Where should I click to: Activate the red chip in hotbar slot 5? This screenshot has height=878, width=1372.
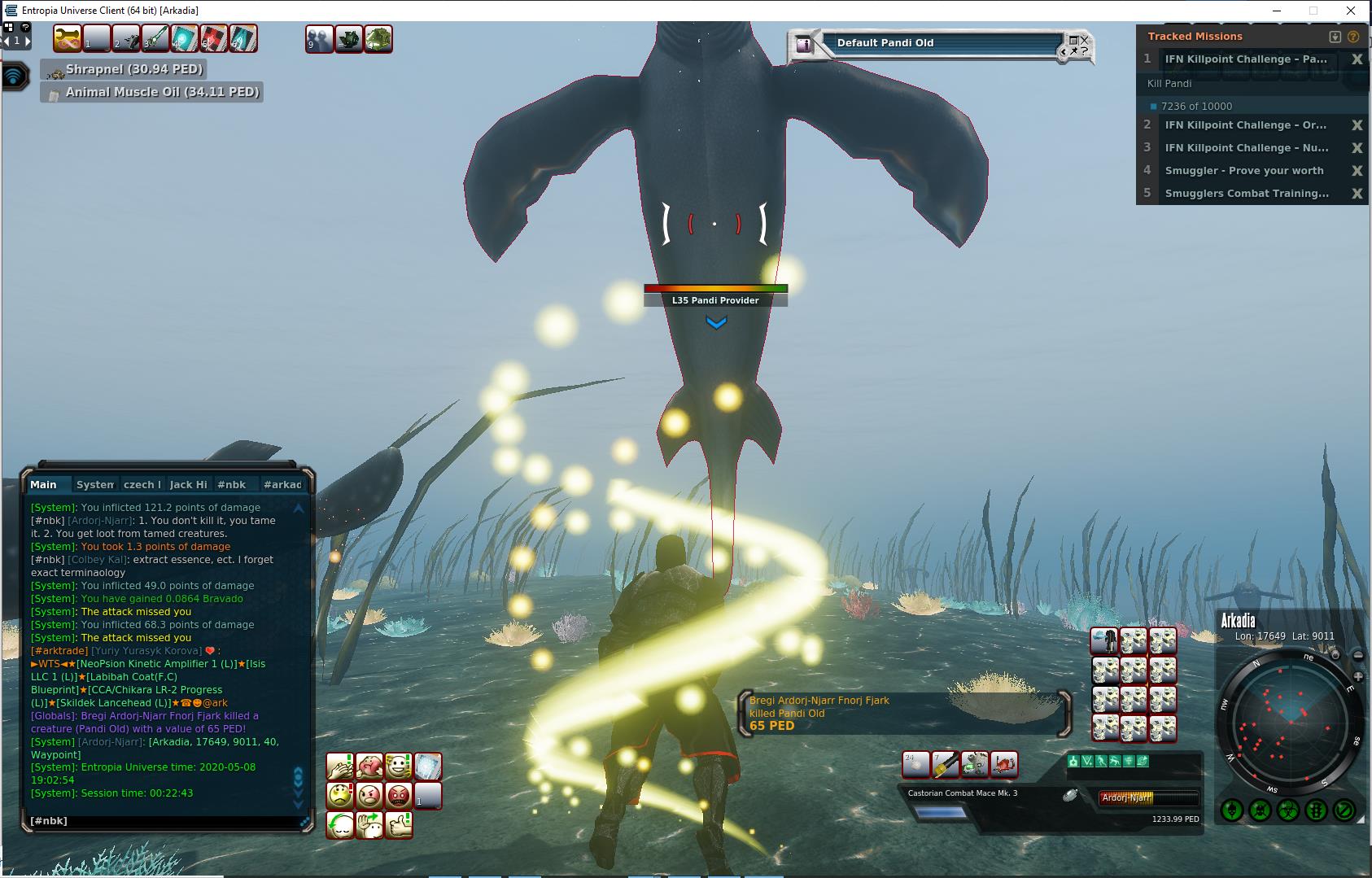pyautogui.click(x=213, y=38)
